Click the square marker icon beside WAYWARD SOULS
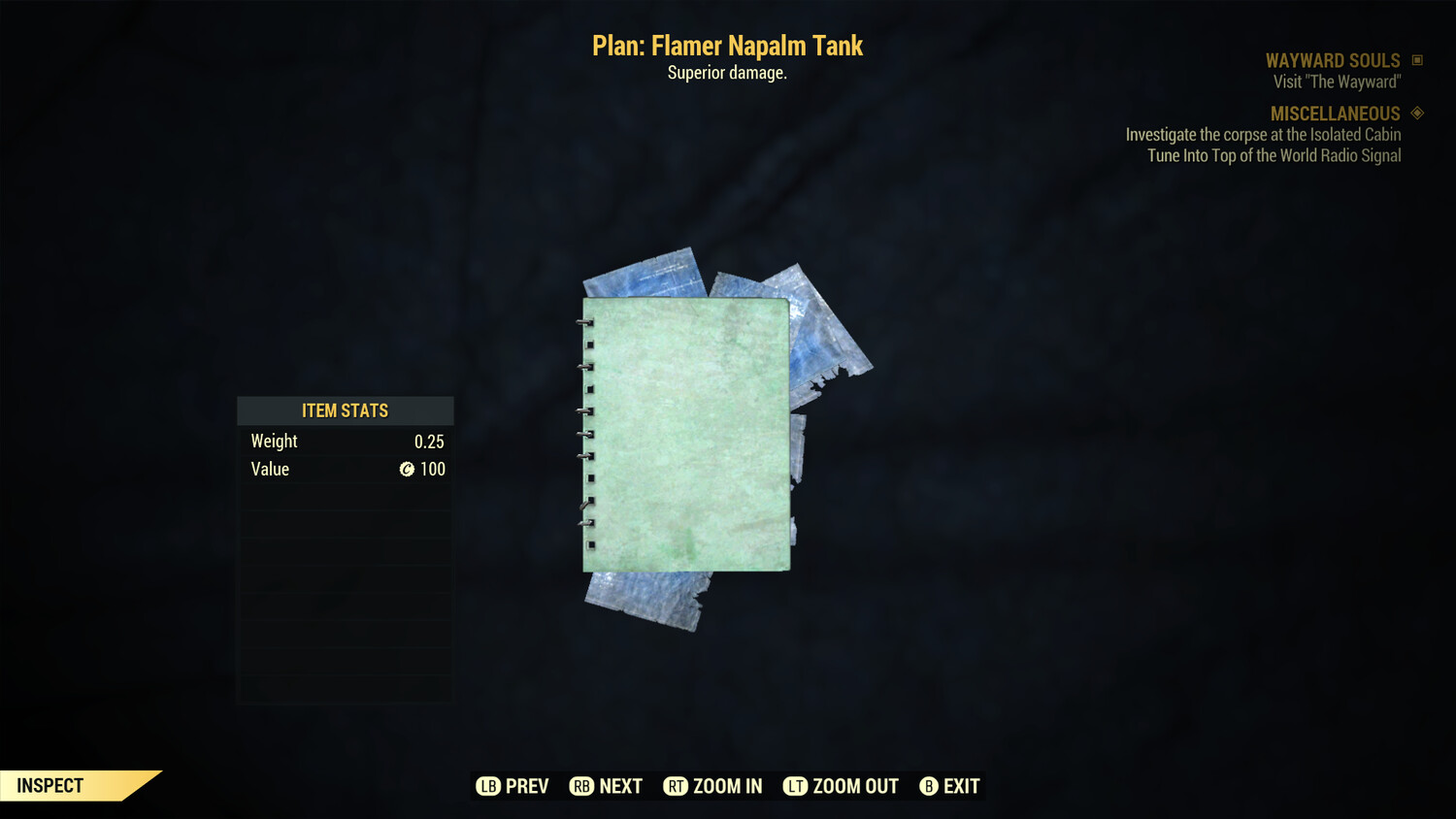 [1415, 59]
